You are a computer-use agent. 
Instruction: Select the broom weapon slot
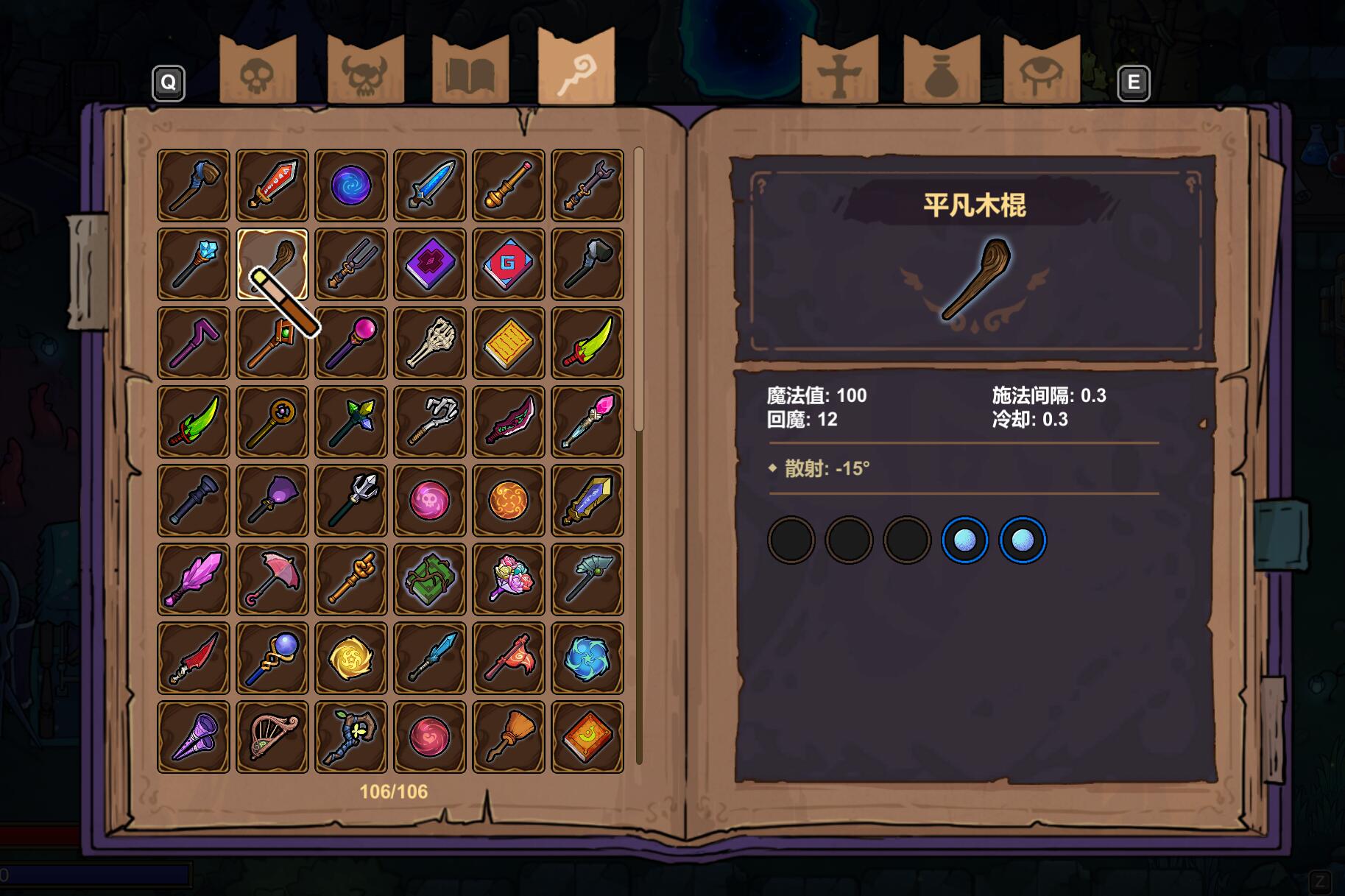509,737
